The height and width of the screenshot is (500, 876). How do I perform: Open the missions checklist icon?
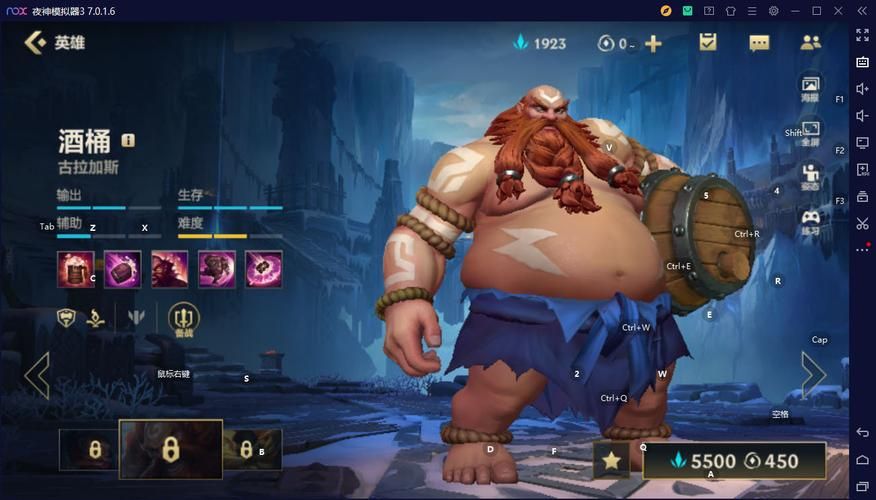click(x=708, y=42)
